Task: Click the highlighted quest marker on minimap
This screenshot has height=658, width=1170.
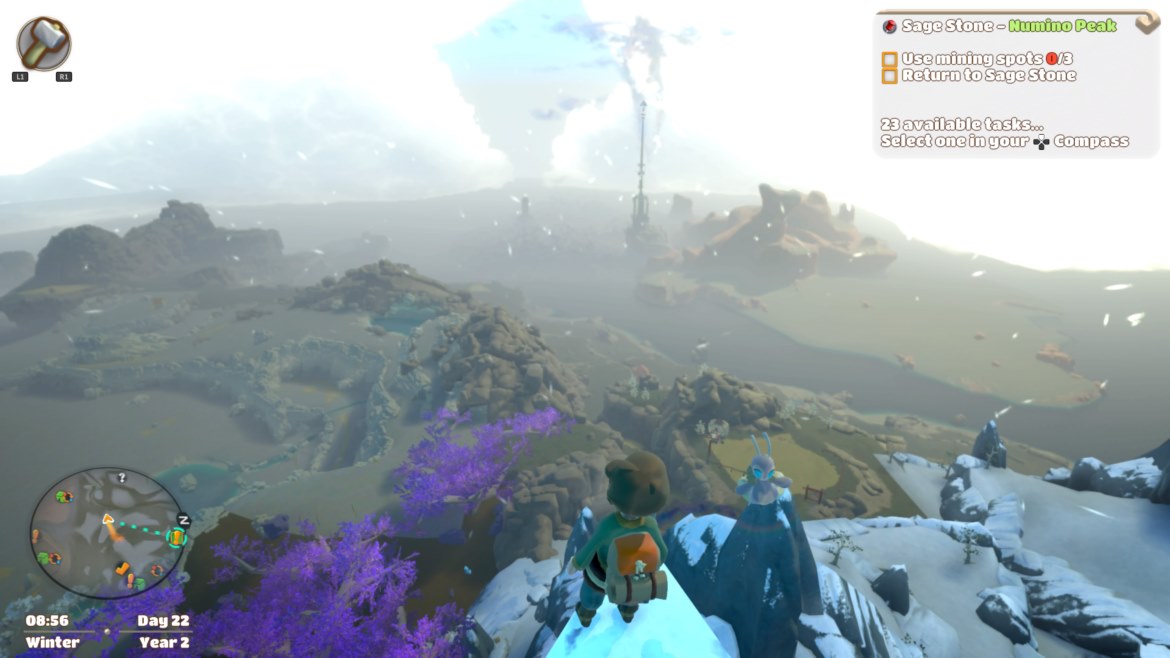Action: click(x=177, y=538)
